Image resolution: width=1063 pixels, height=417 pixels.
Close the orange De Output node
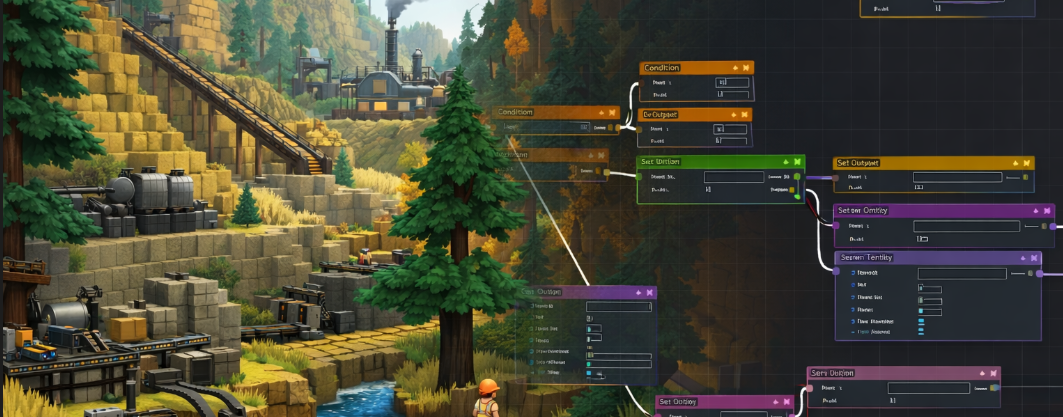tap(746, 115)
